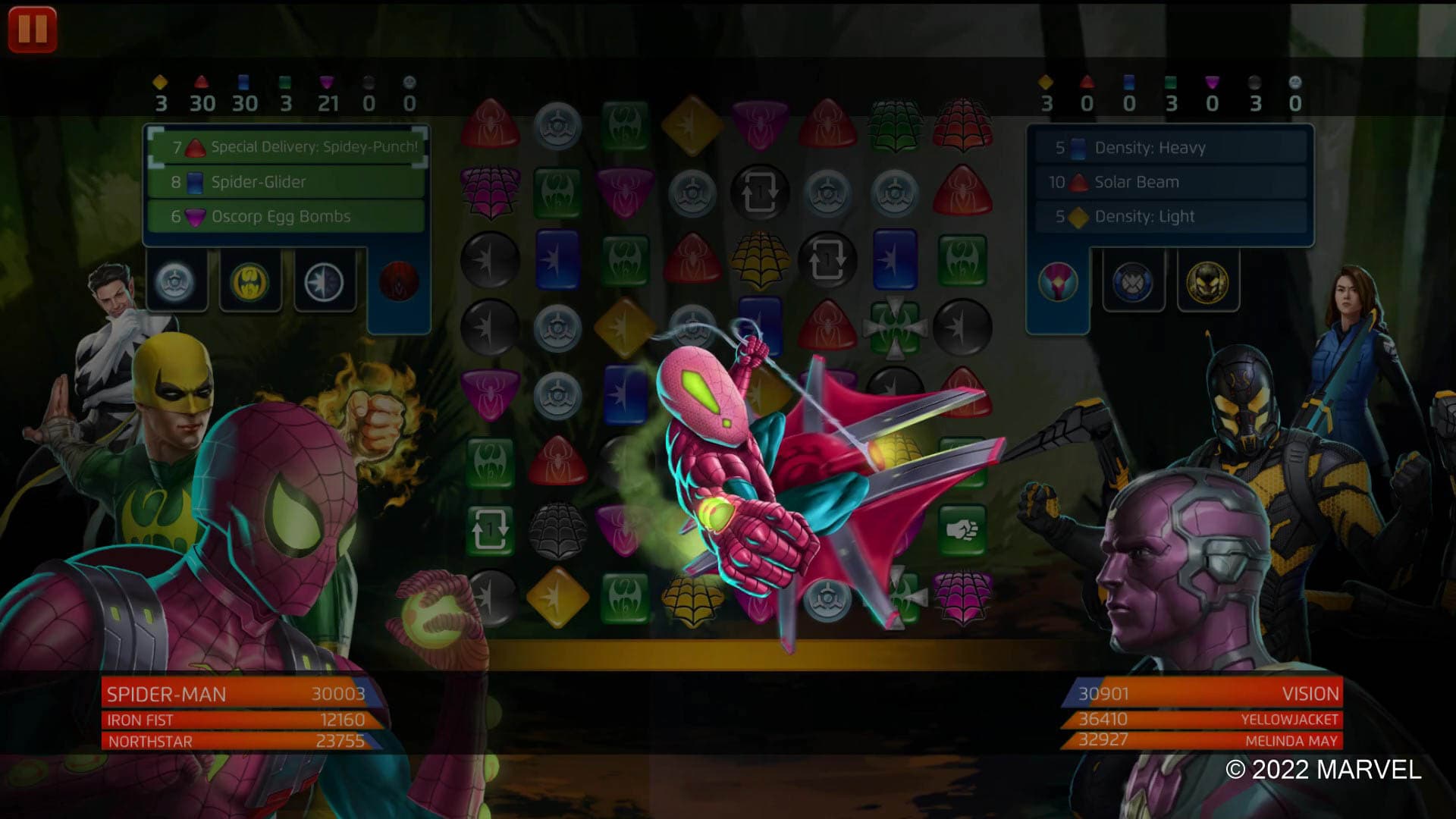
Task: Select Northstar's star power icon
Action: [325, 281]
